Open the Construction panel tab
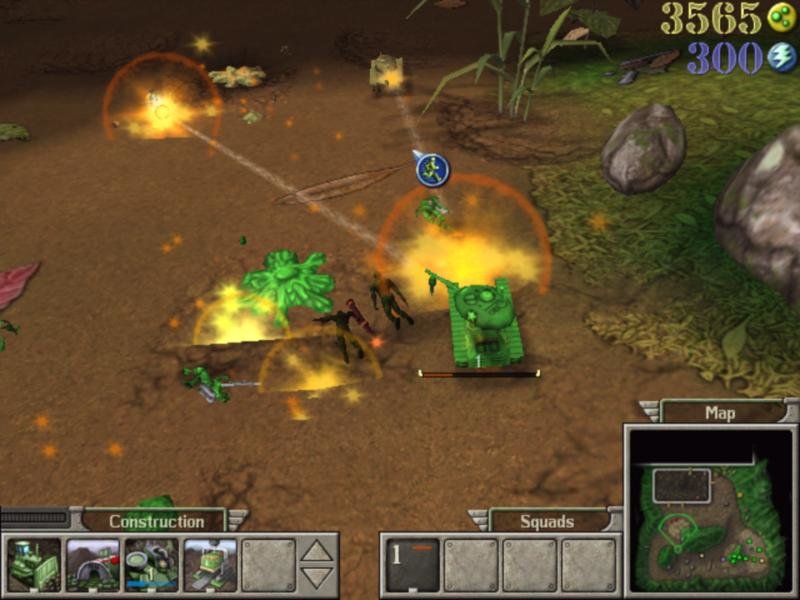800x600 pixels. tap(156, 521)
